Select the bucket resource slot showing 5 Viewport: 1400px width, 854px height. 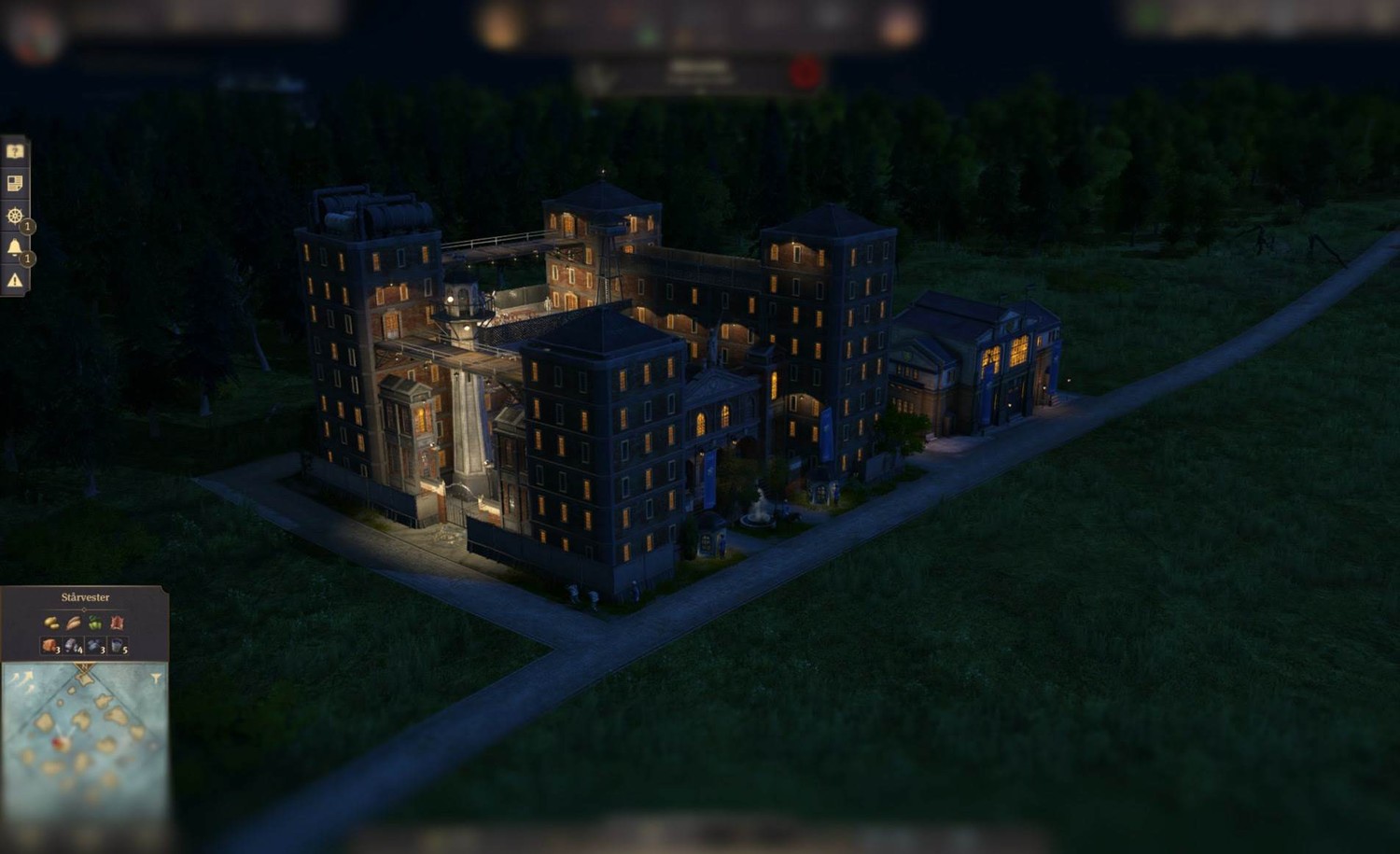tap(119, 646)
